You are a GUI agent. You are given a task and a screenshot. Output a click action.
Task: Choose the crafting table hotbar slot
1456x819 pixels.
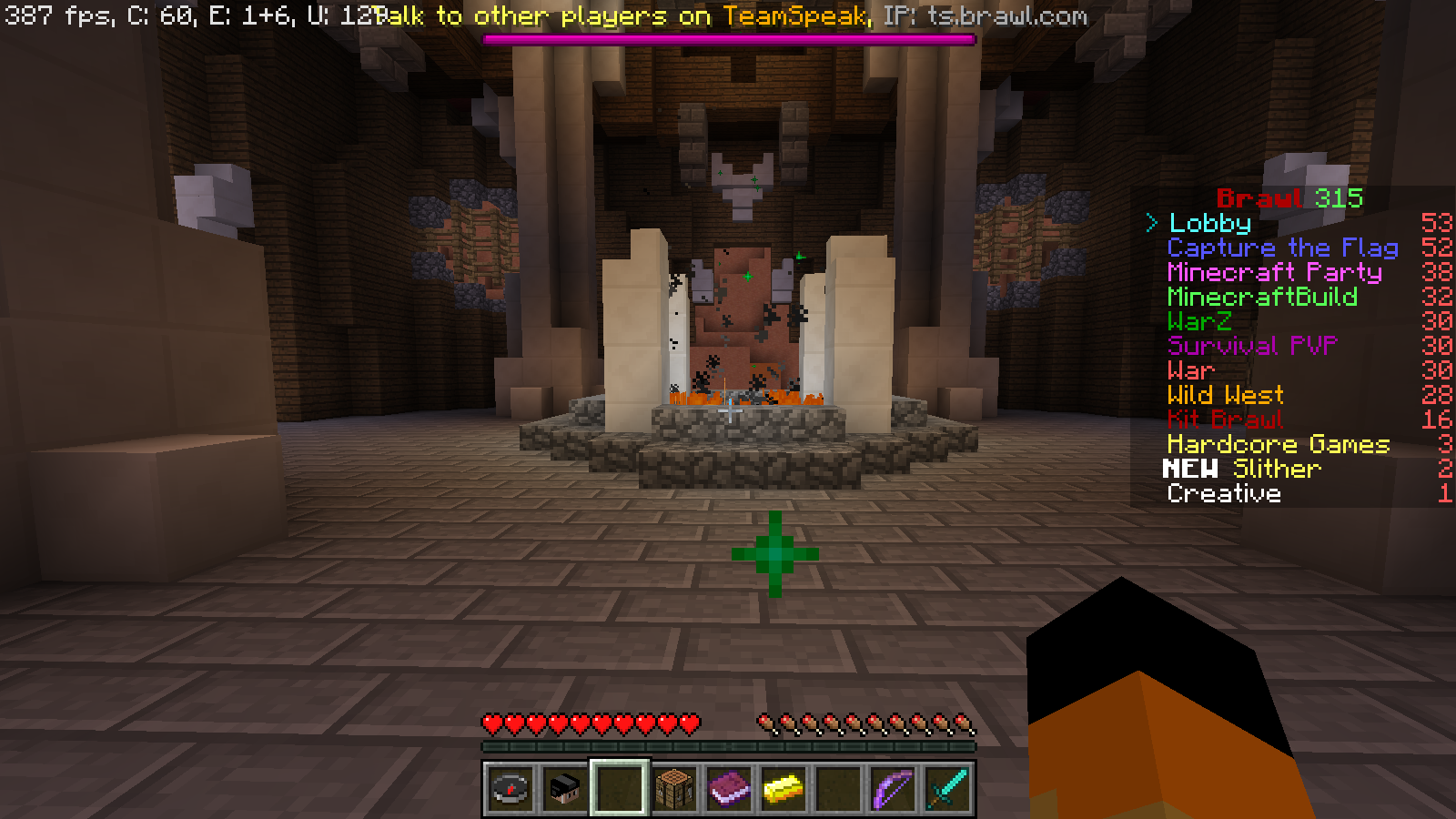pos(674,788)
